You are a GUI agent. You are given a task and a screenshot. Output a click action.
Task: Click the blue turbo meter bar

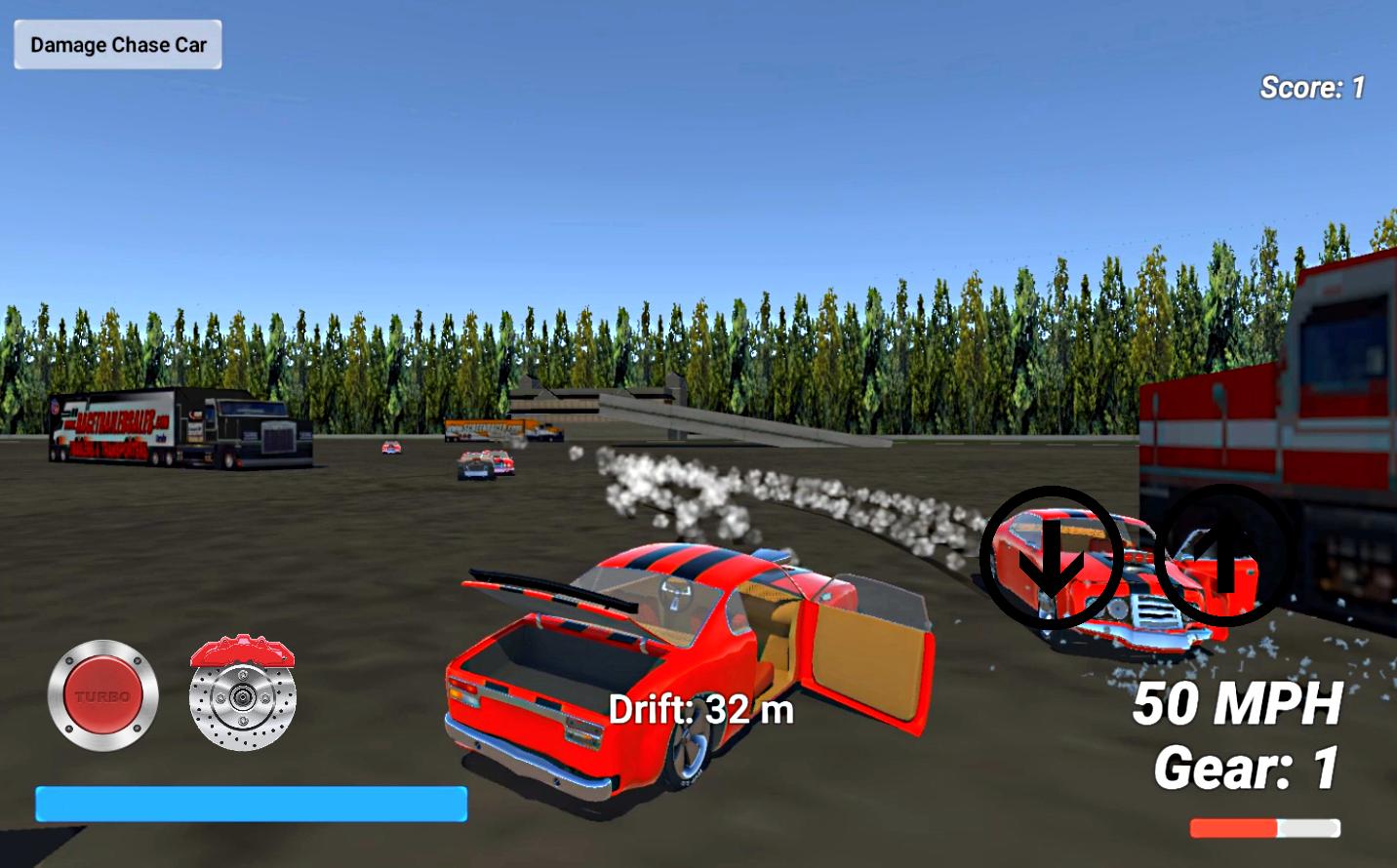tap(251, 806)
